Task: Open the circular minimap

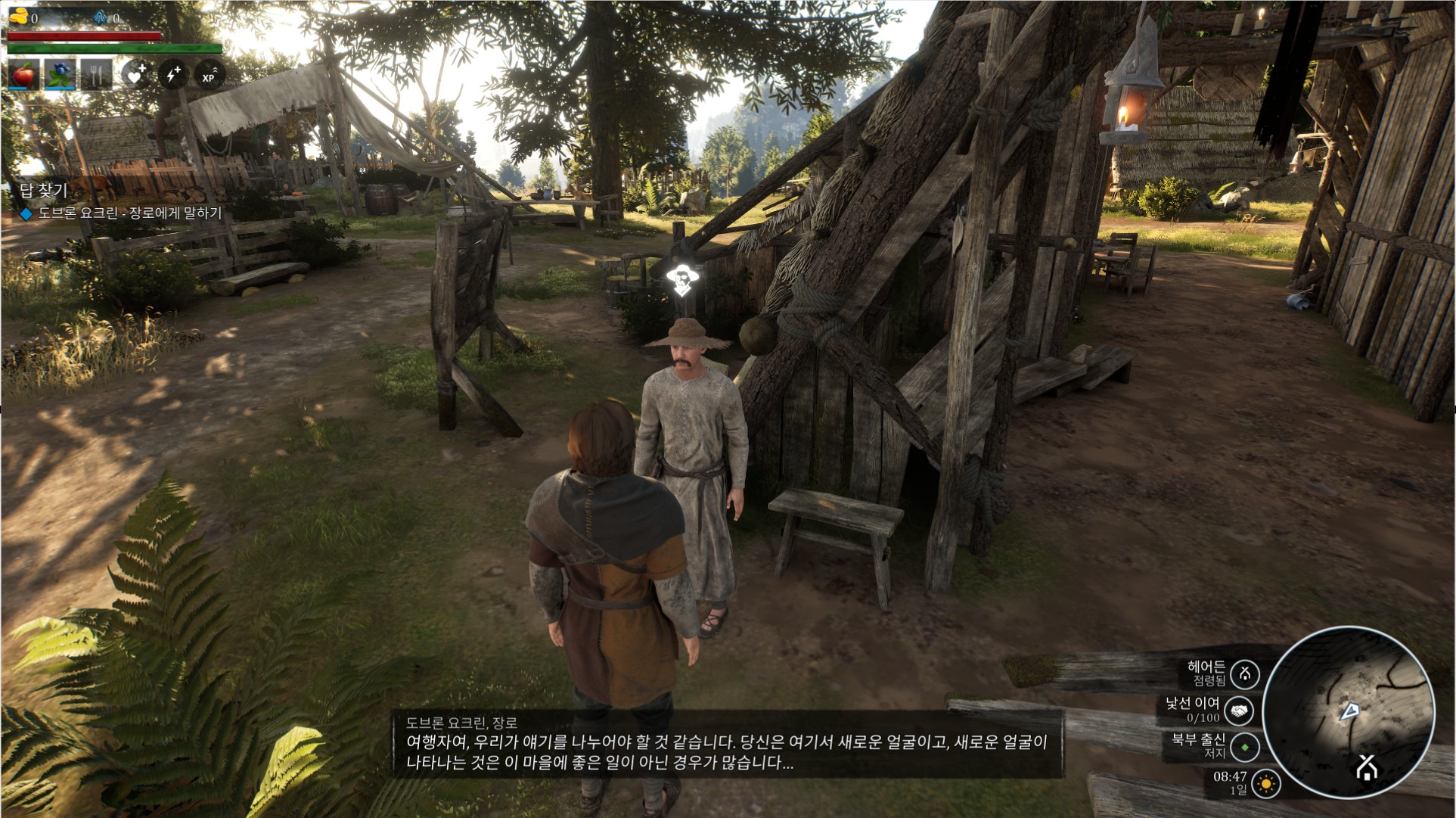Action: (x=1347, y=712)
